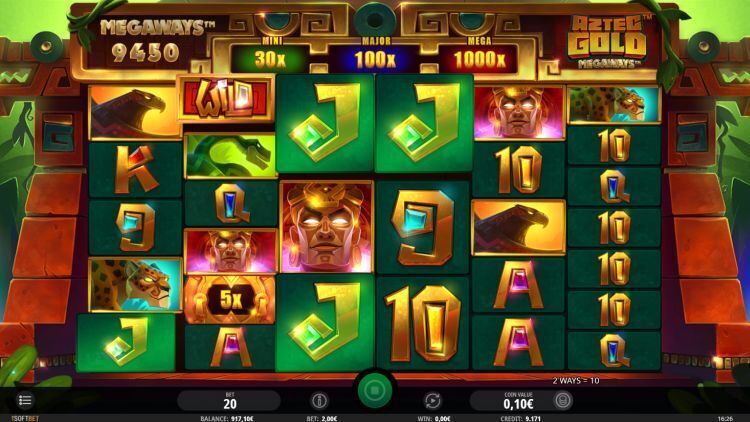Click the coin icon beside Coin Value
This screenshot has height=422, width=750.
563,400
